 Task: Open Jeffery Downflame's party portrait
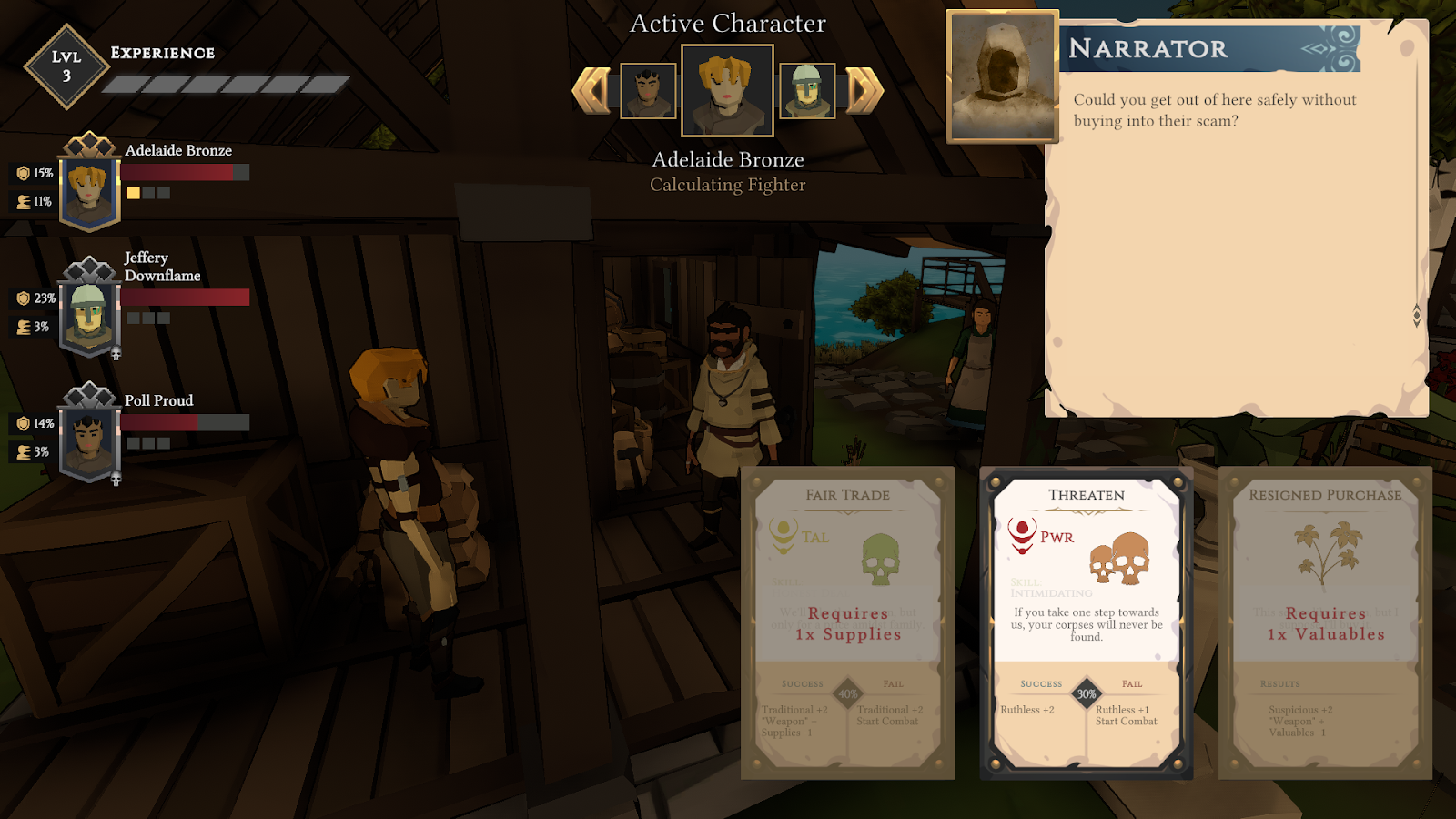click(x=89, y=316)
